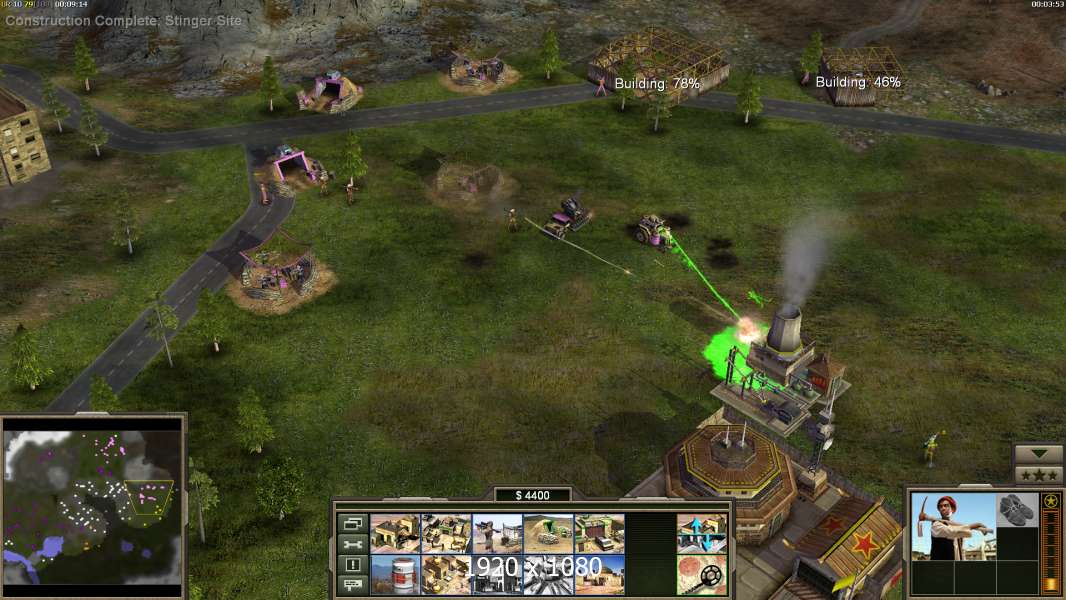Click the gold star rank medallion

[x=1051, y=501]
